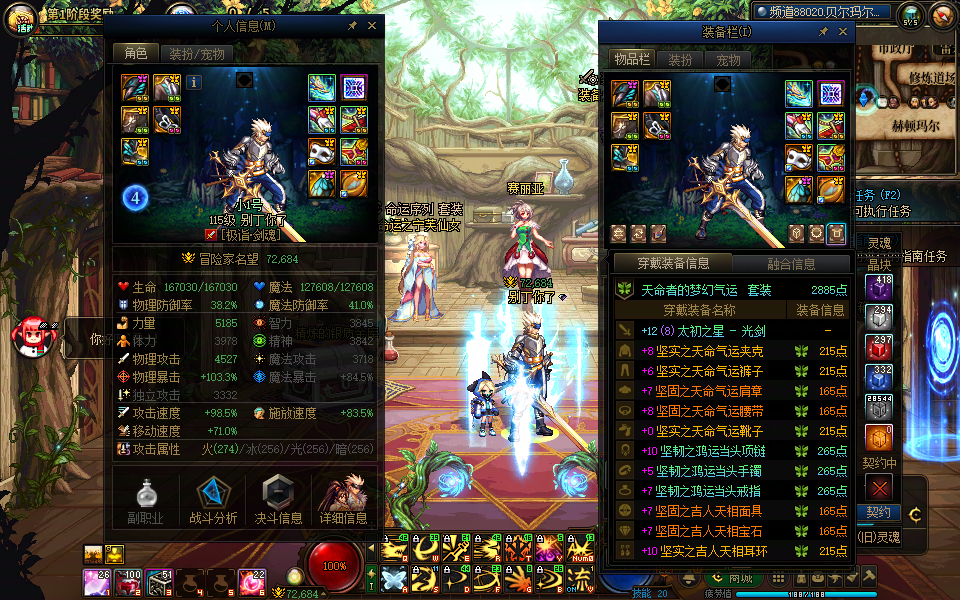Switch to the 装扮/宠物 tab

pos(196,54)
